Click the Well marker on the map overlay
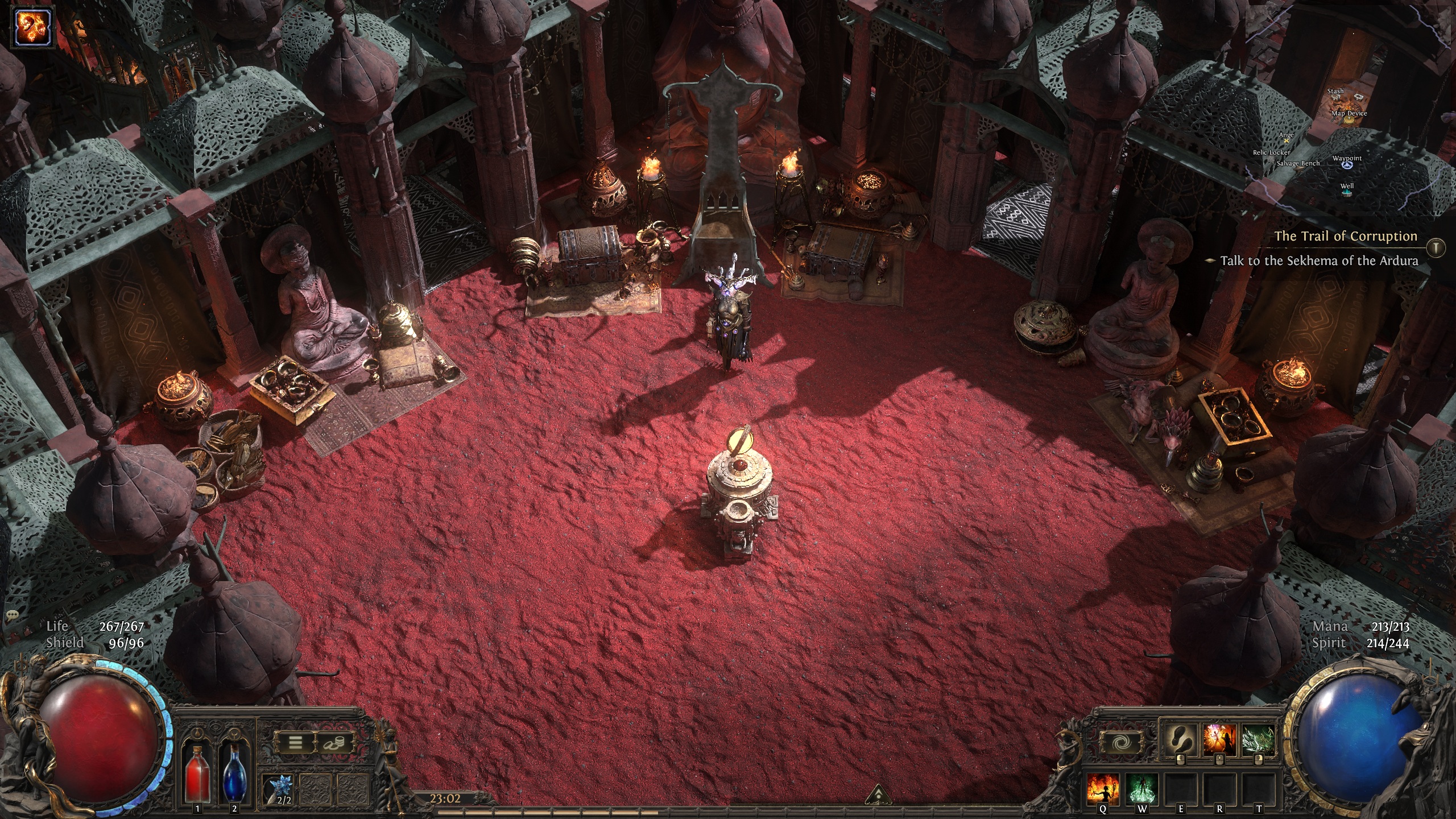The height and width of the screenshot is (819, 1456). point(1346,192)
